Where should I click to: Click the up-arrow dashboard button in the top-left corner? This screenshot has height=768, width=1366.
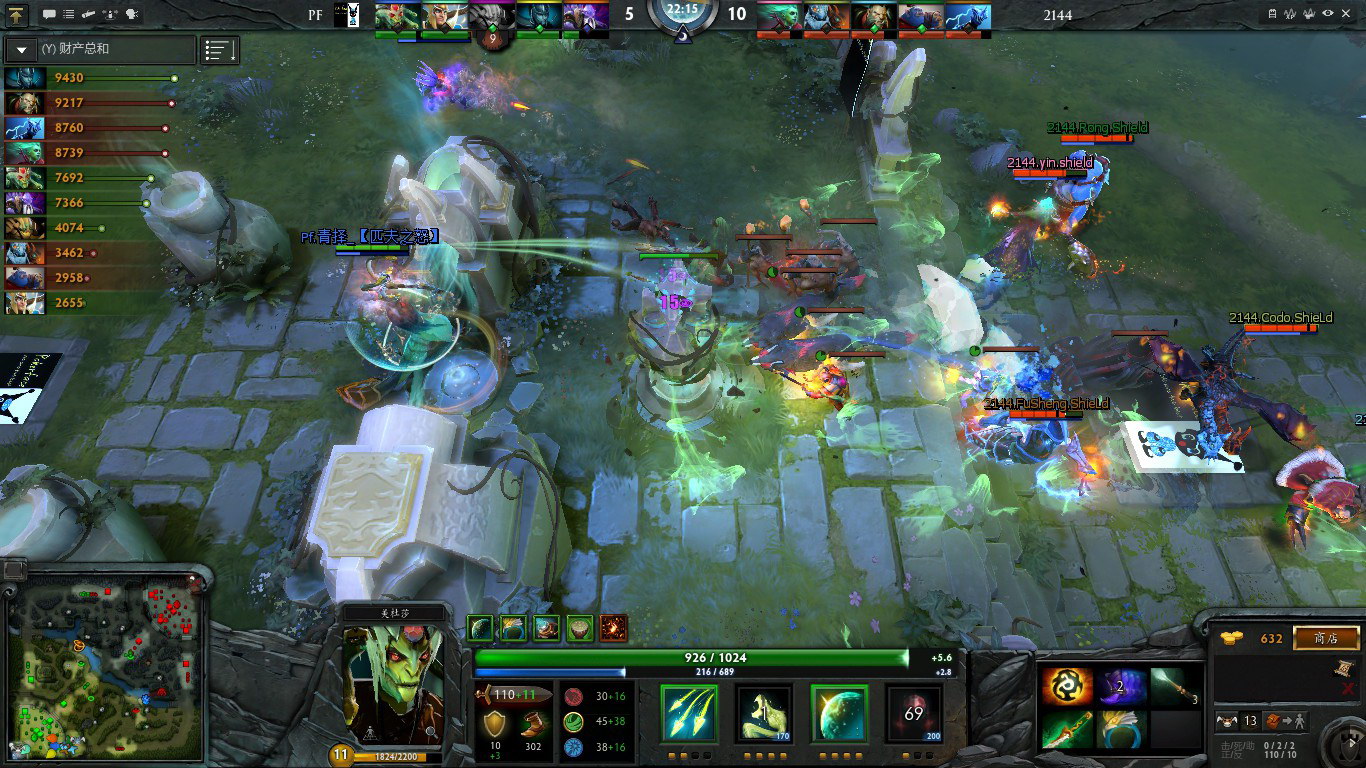[17, 15]
